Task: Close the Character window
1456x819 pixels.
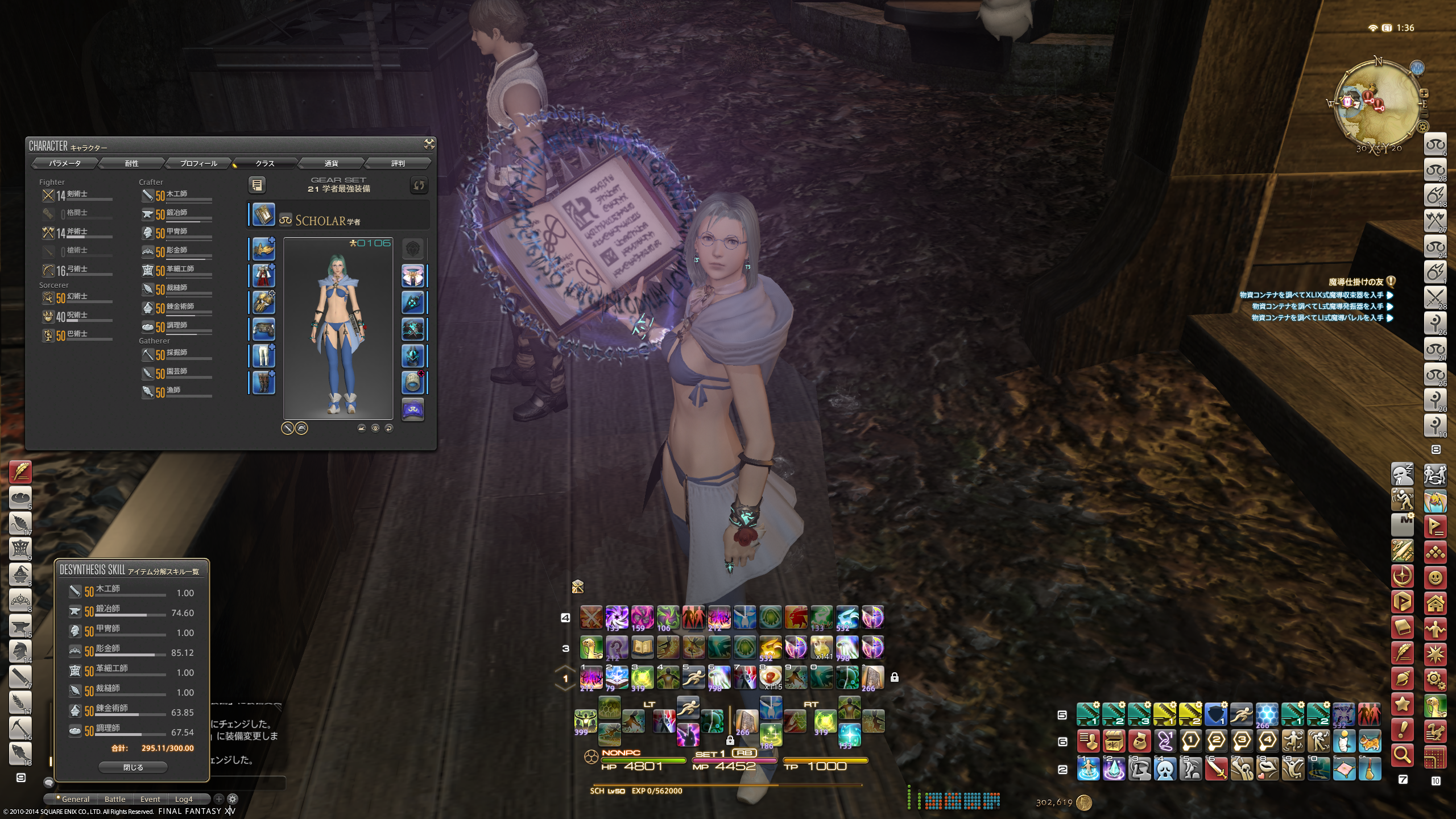Action: tap(429, 144)
